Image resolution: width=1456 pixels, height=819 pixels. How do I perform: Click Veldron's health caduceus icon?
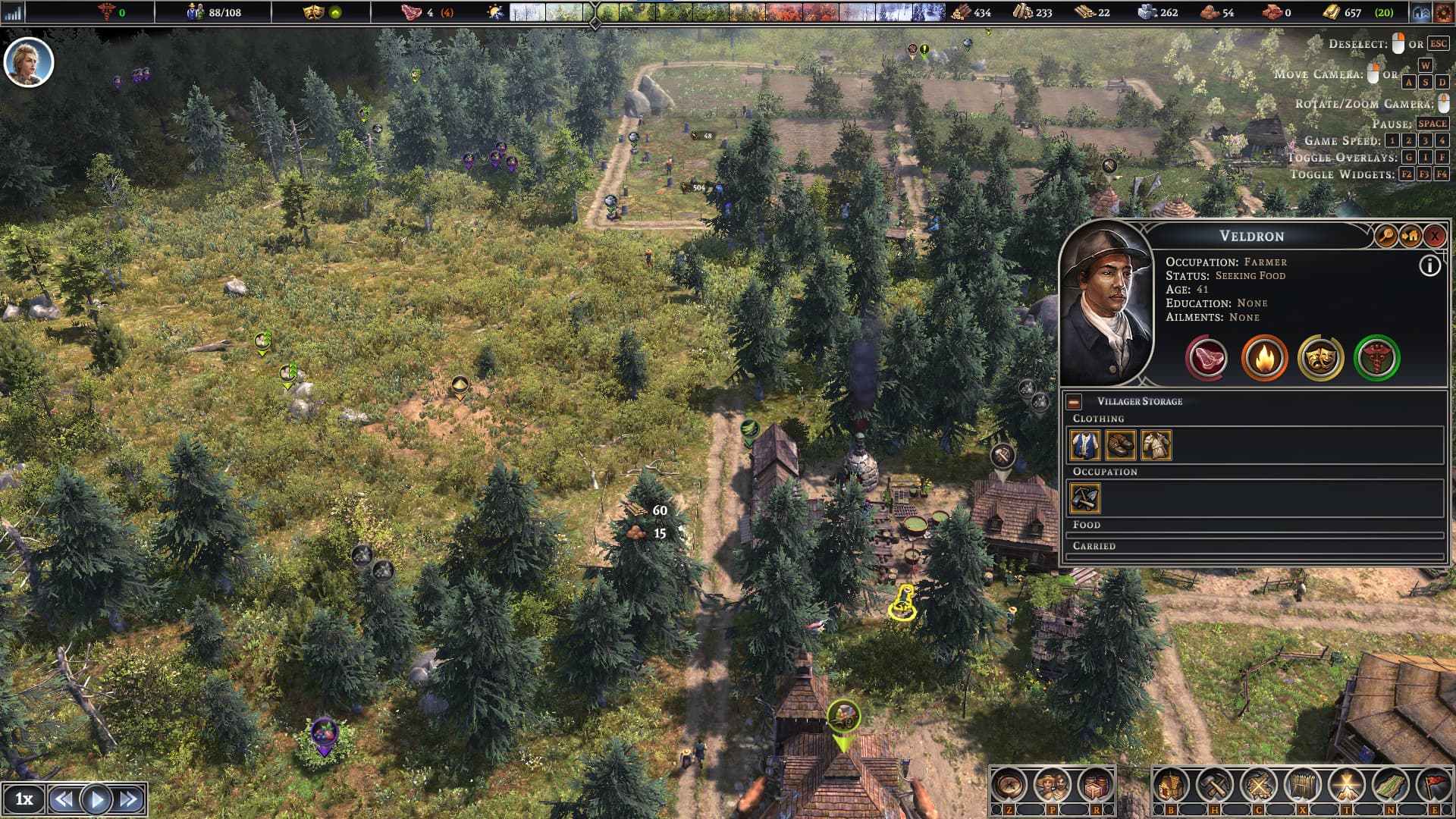click(x=1376, y=358)
